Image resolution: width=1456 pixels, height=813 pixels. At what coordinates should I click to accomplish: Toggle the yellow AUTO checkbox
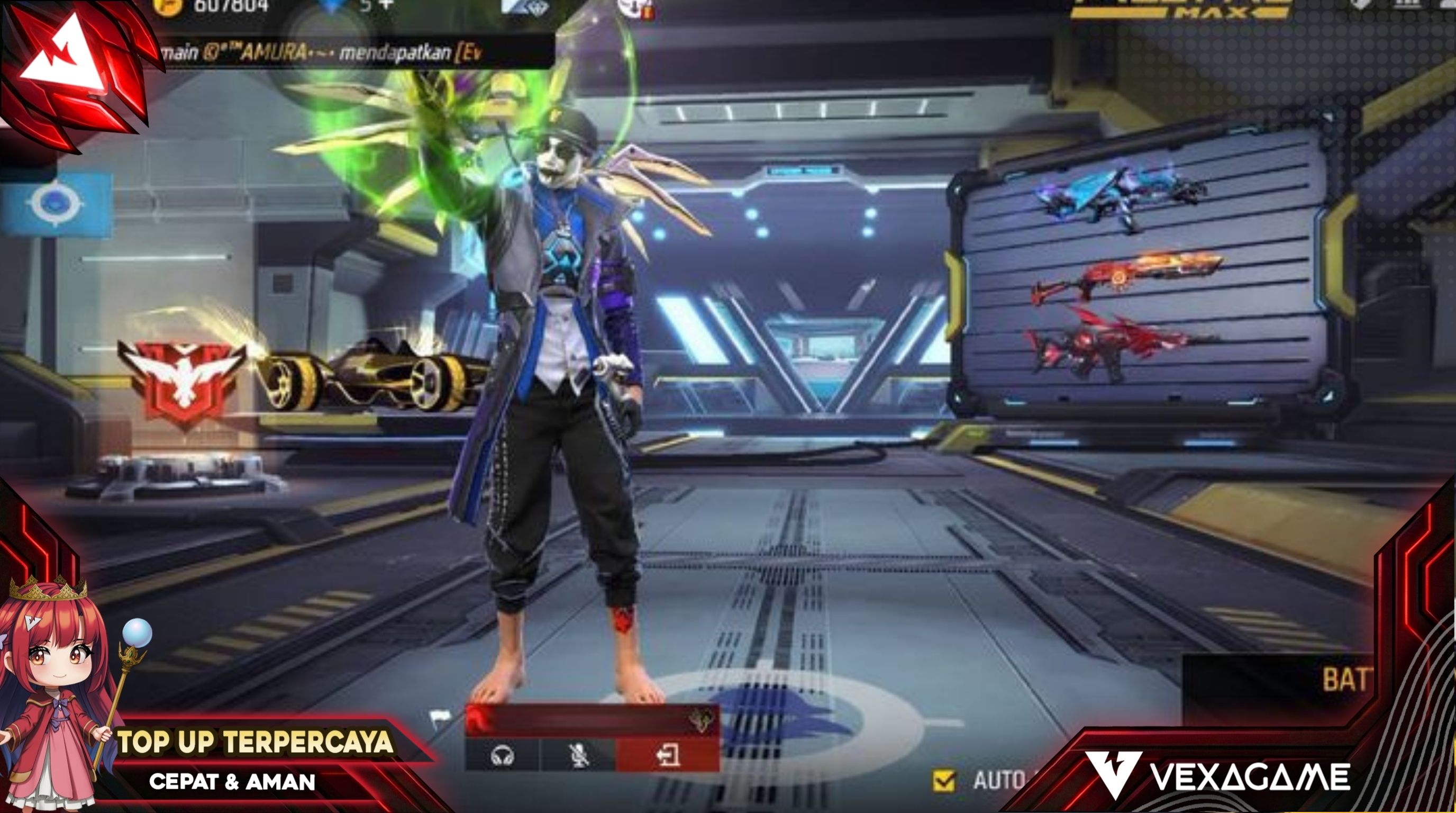coord(944,781)
